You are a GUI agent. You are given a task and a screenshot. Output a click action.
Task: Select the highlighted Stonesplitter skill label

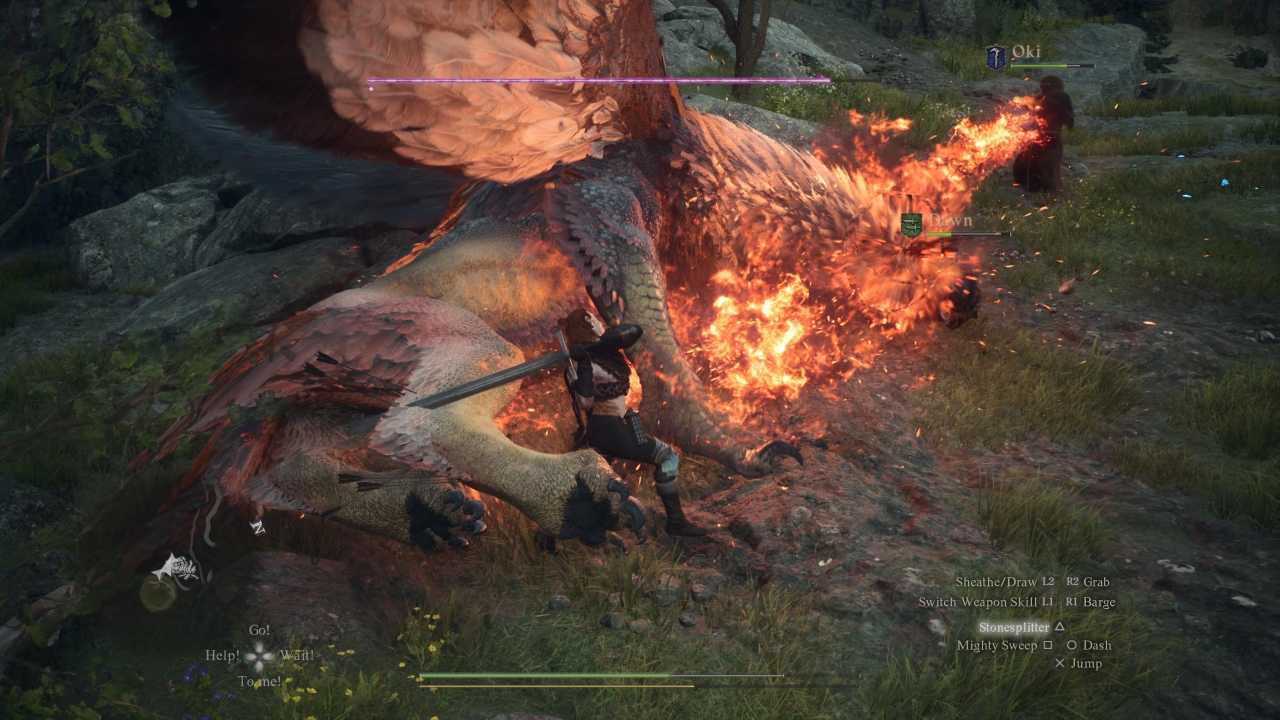pyautogui.click(x=1014, y=627)
